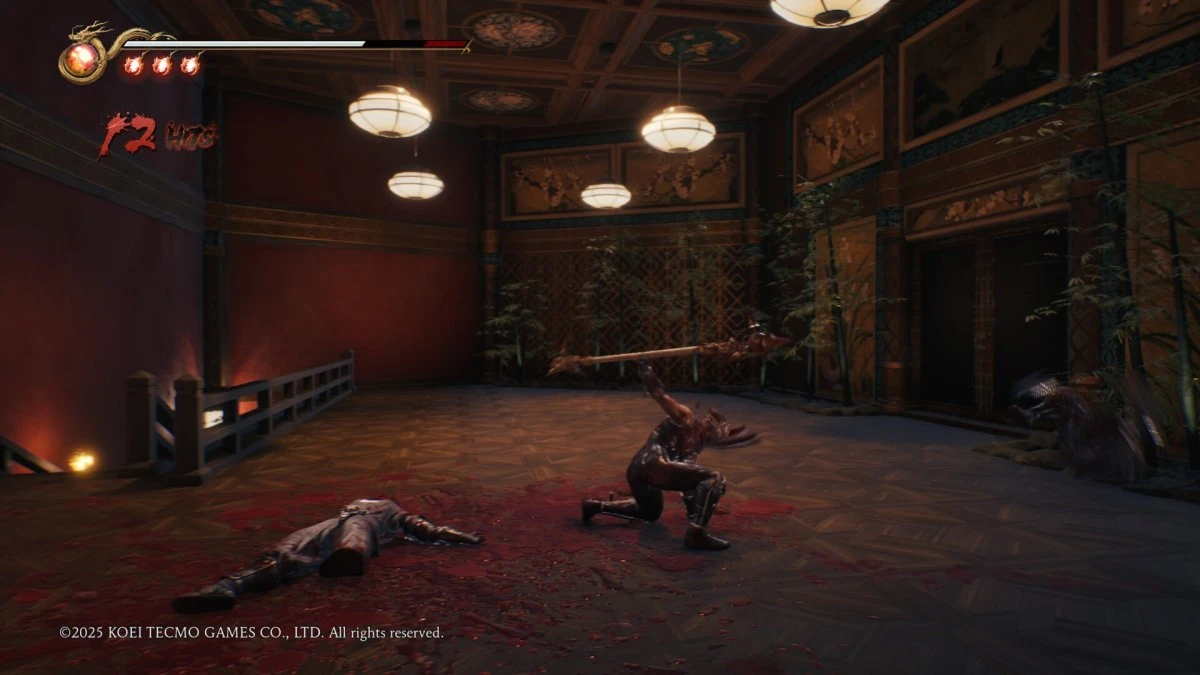Click the dragon orb emblem icon

click(83, 58)
